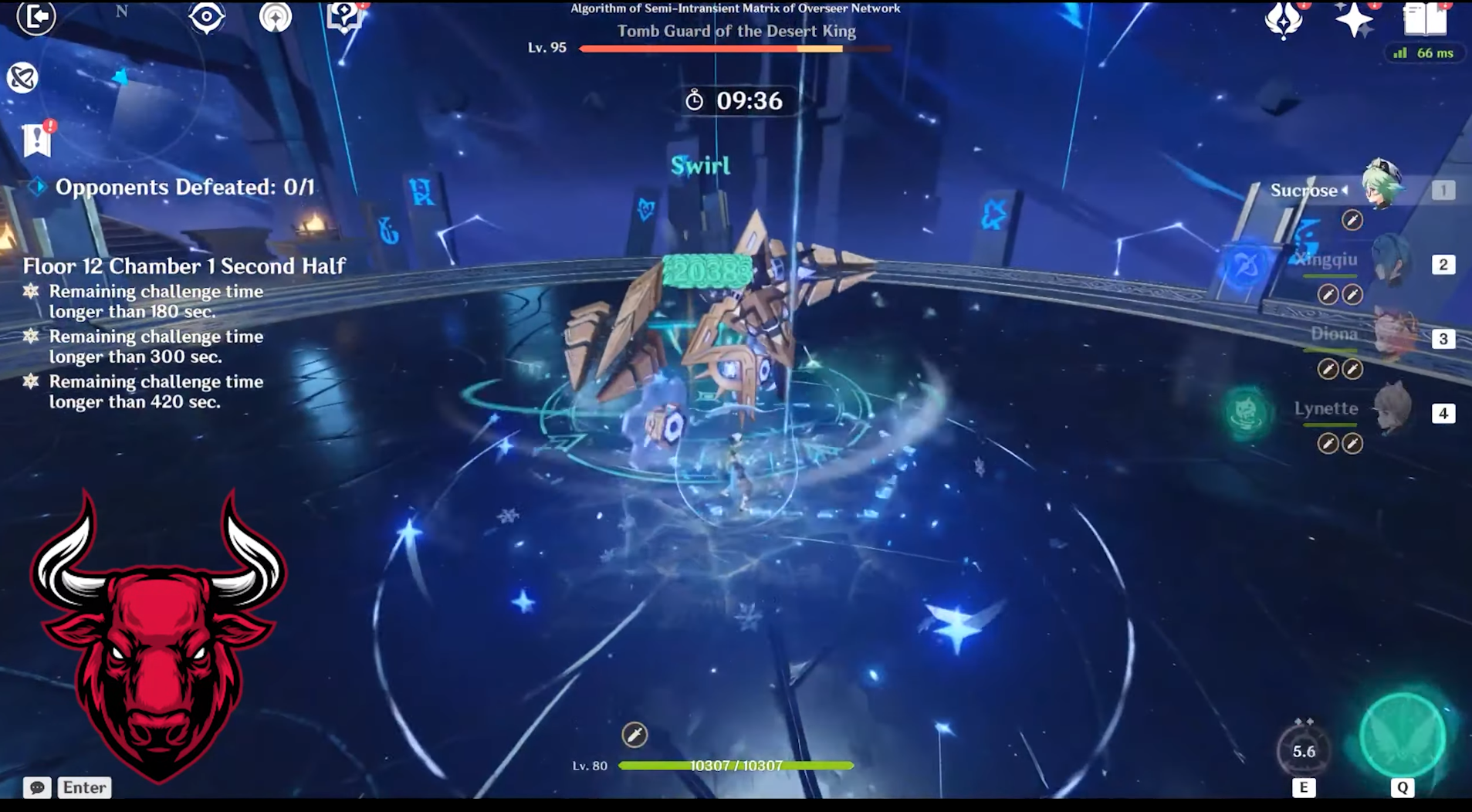Click the flame-shaped icon left of Wish star
The height and width of the screenshot is (812, 1472).
(x=1284, y=19)
